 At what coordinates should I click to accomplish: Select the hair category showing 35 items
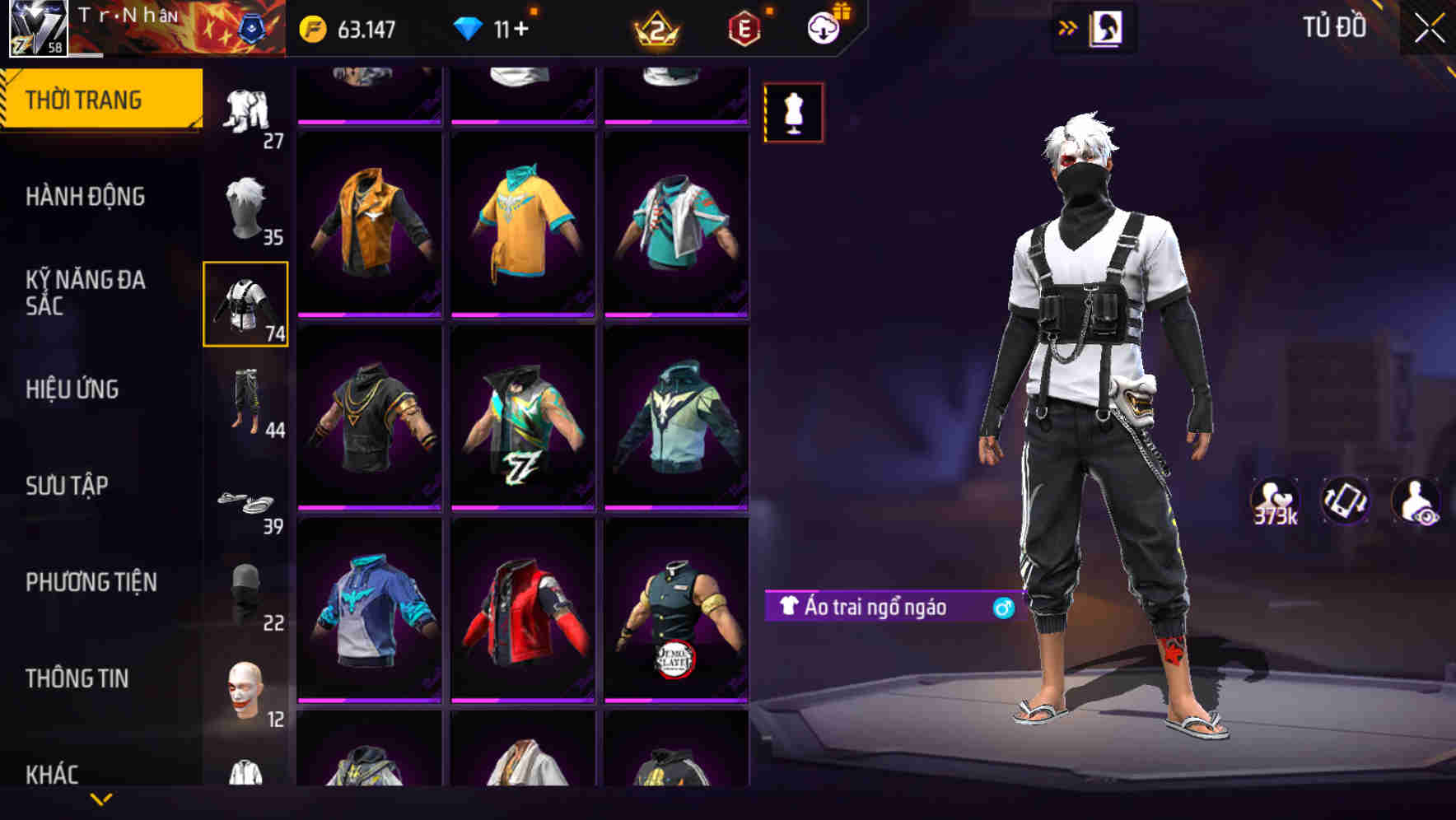click(x=246, y=206)
